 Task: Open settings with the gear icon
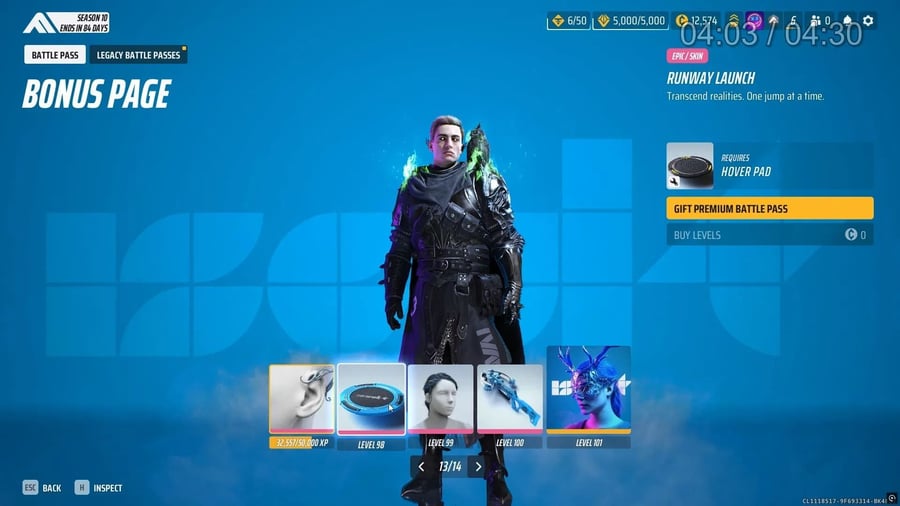click(x=868, y=20)
